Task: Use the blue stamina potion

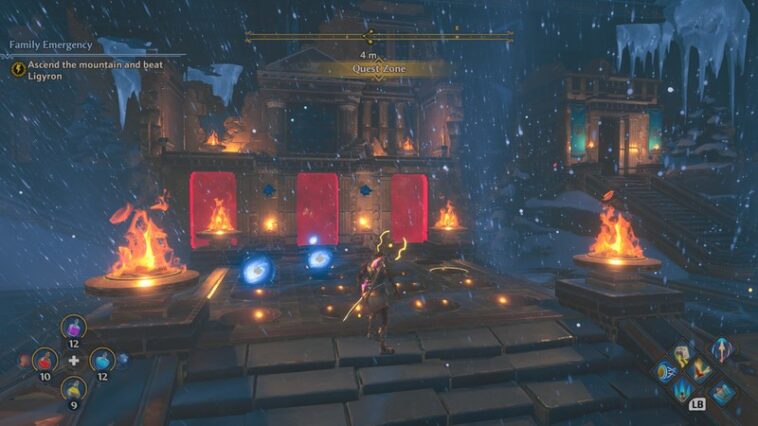Action: coord(102,360)
